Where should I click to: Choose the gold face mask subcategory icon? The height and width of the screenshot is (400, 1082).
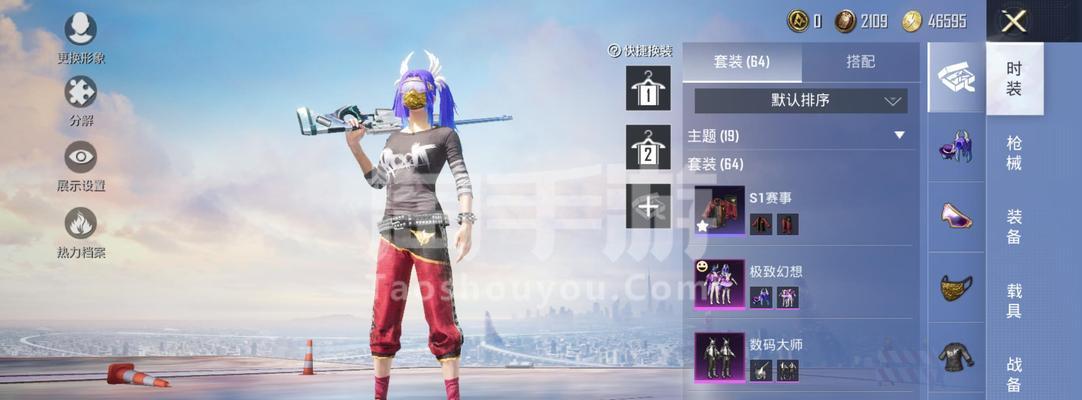click(957, 288)
